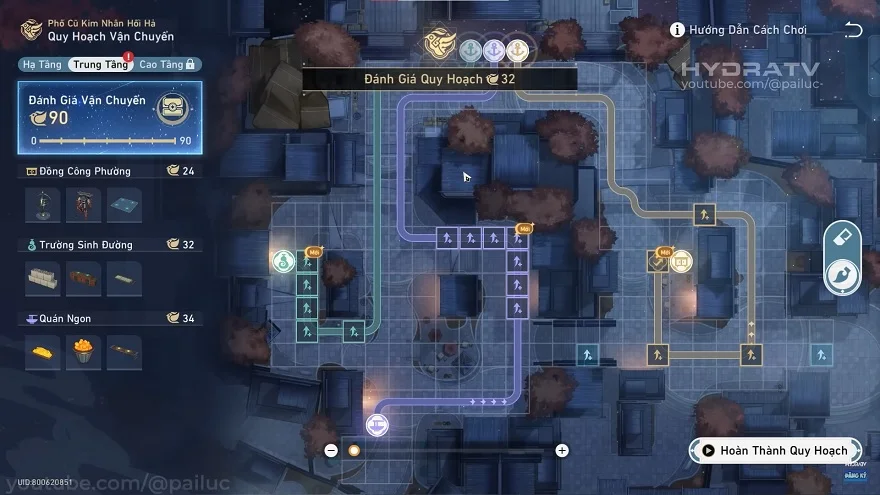Select the Trung Tầng tab

coord(100,64)
